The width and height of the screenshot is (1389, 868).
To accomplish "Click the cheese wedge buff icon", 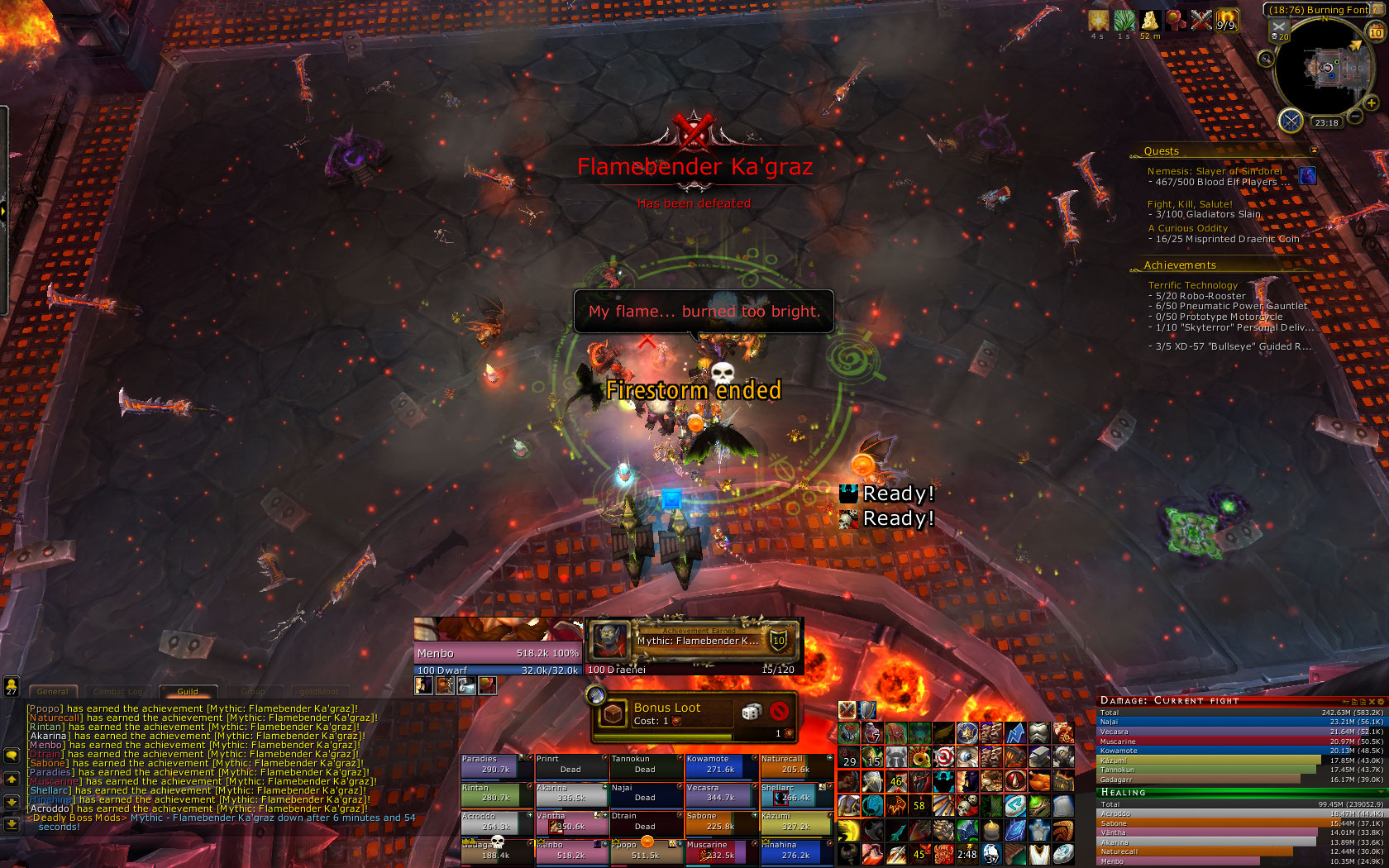I will (1149, 20).
